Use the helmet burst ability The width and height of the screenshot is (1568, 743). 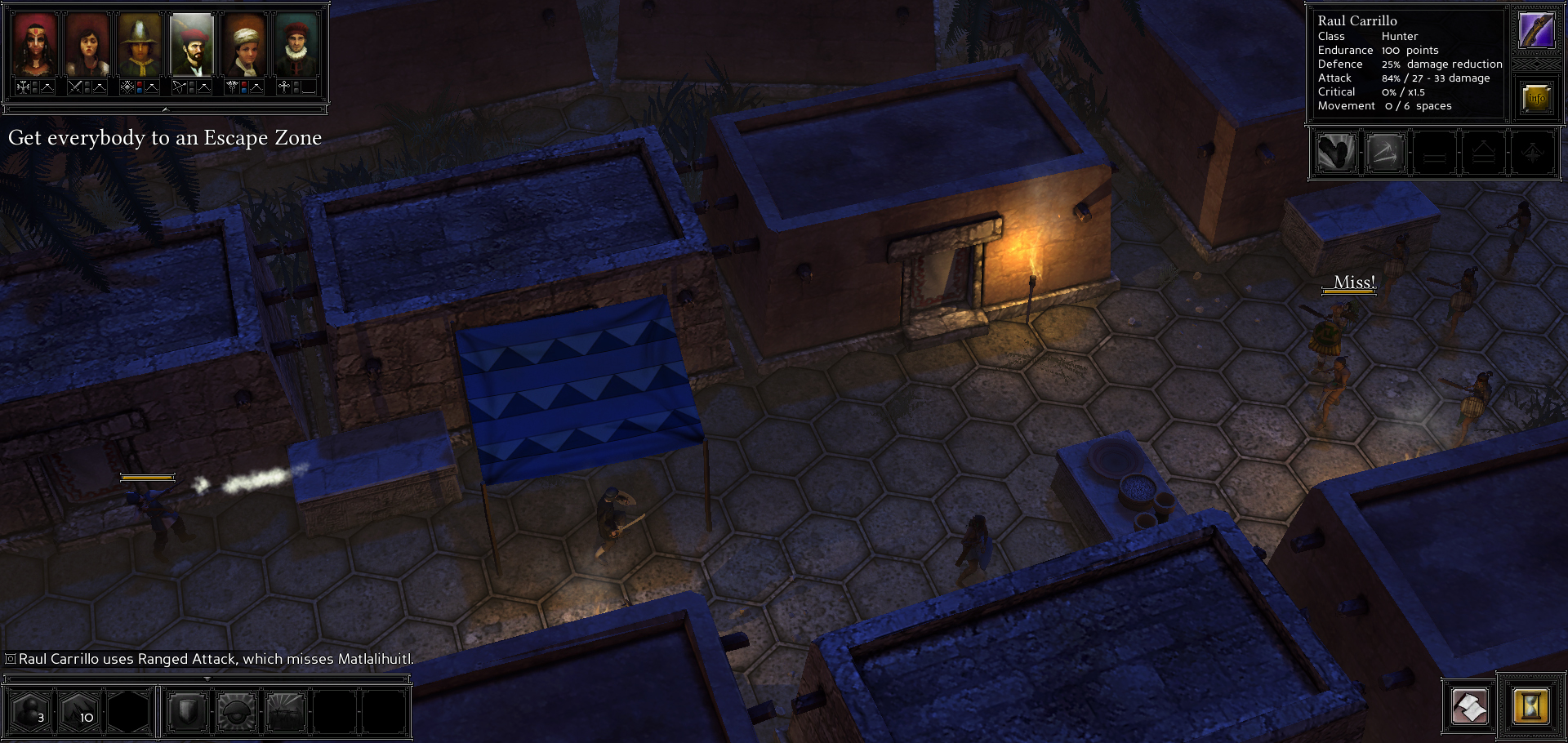click(x=237, y=711)
